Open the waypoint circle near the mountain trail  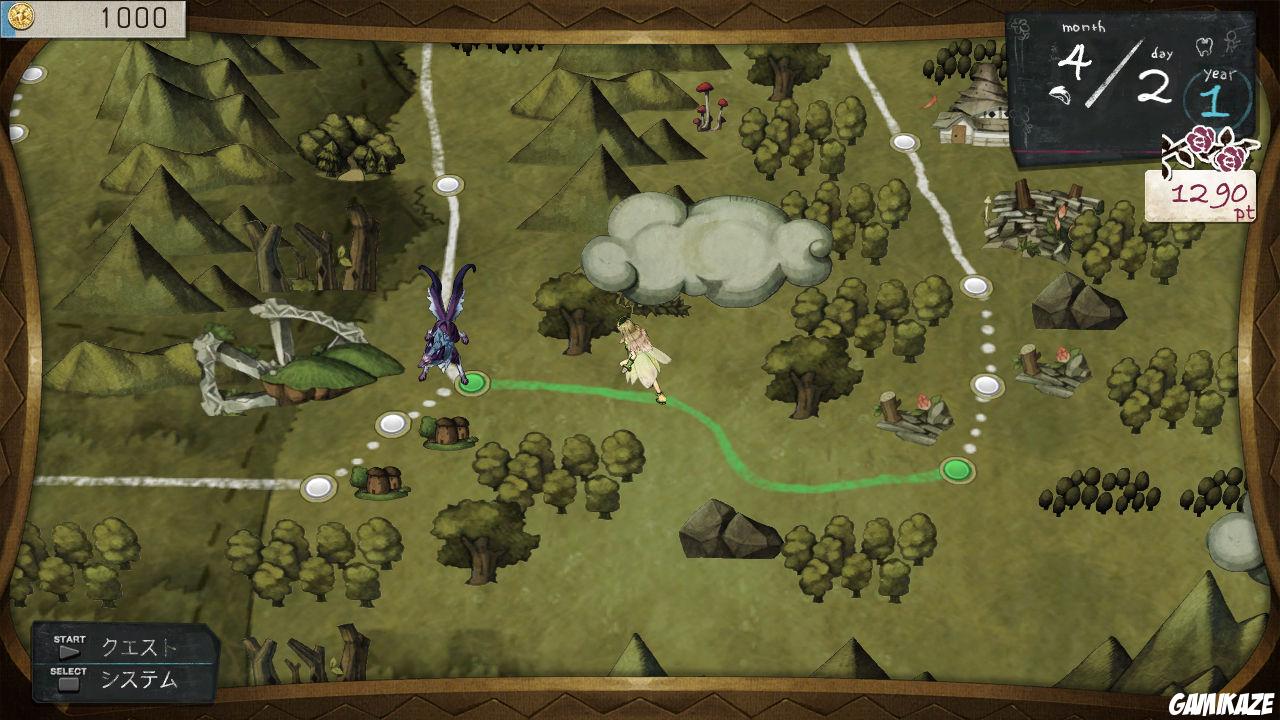pos(446,185)
